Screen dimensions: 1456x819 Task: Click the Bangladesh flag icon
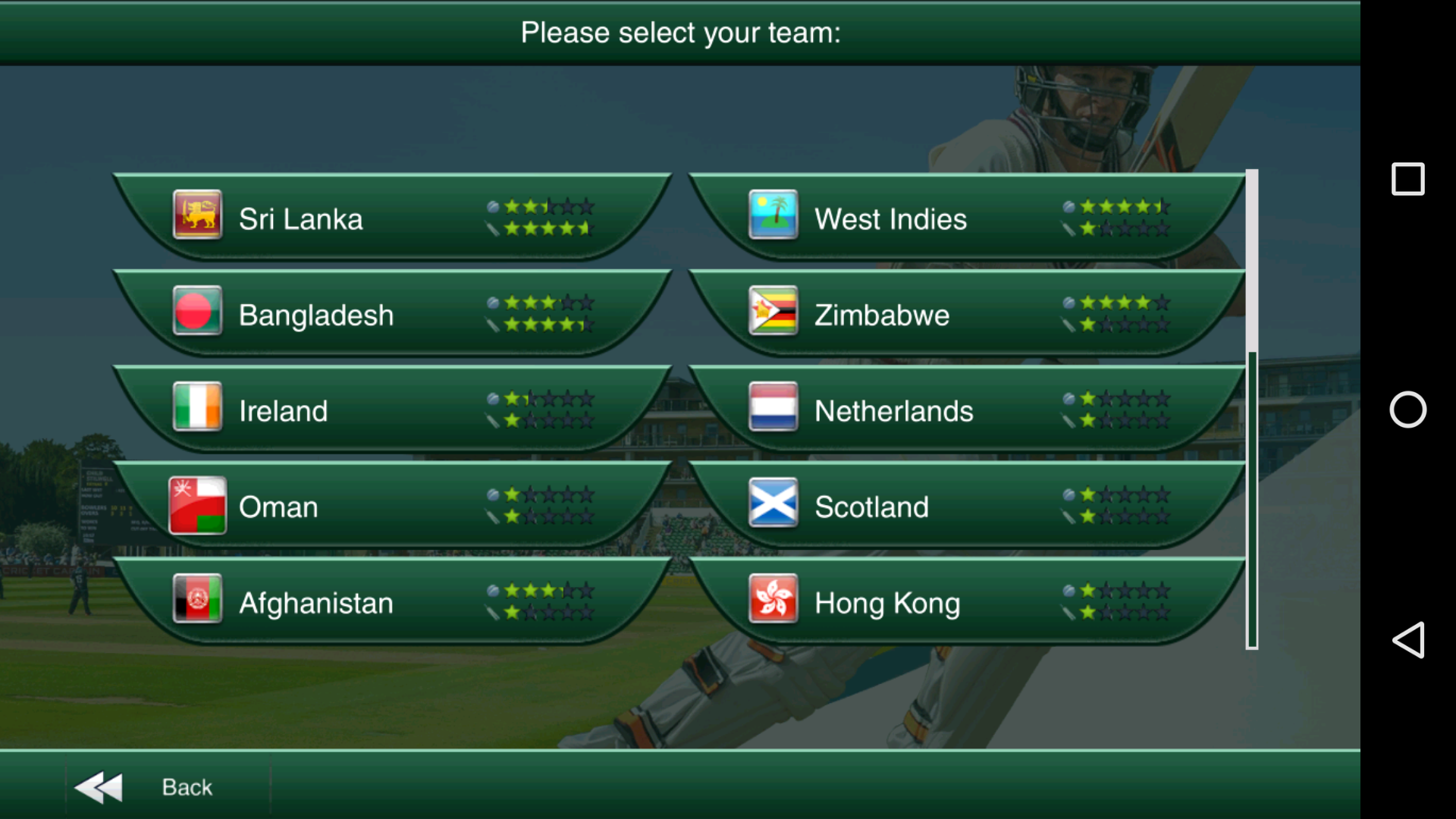[197, 314]
